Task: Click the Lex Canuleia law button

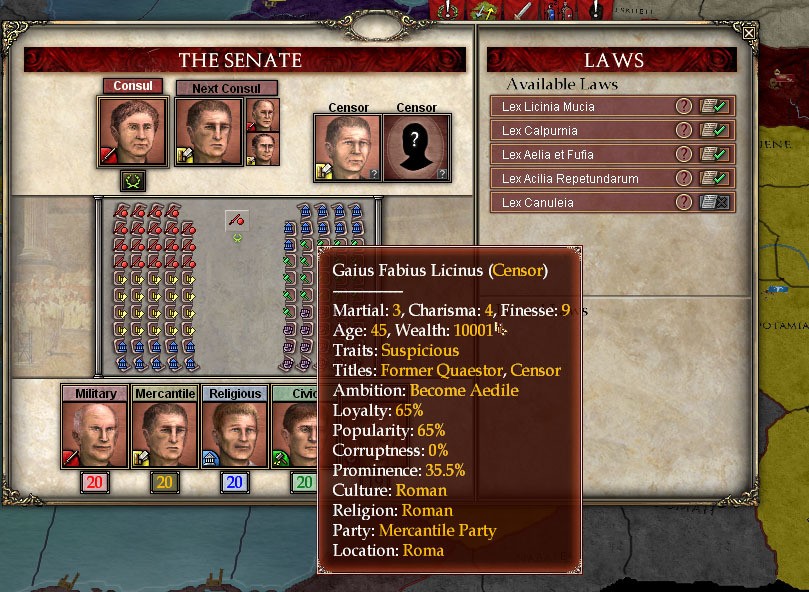Action: click(713, 202)
